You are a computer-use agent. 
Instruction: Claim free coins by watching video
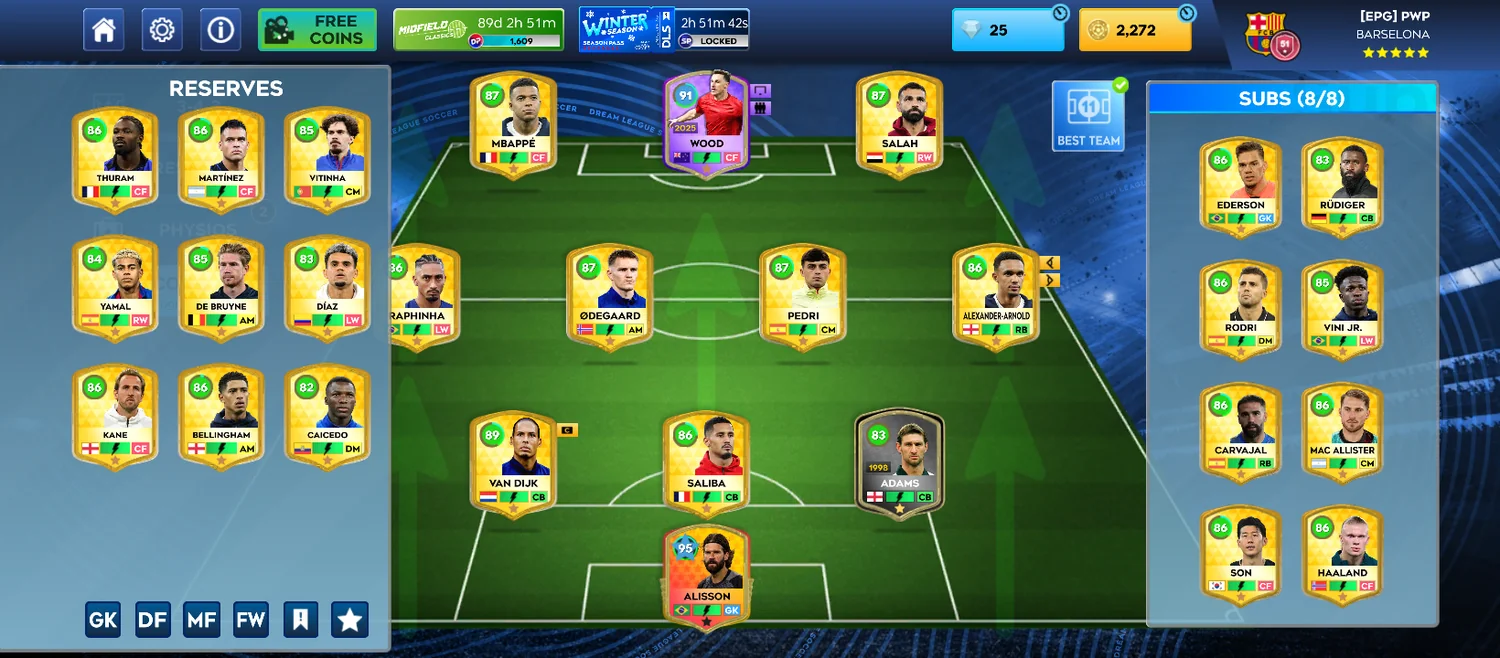coord(317,30)
